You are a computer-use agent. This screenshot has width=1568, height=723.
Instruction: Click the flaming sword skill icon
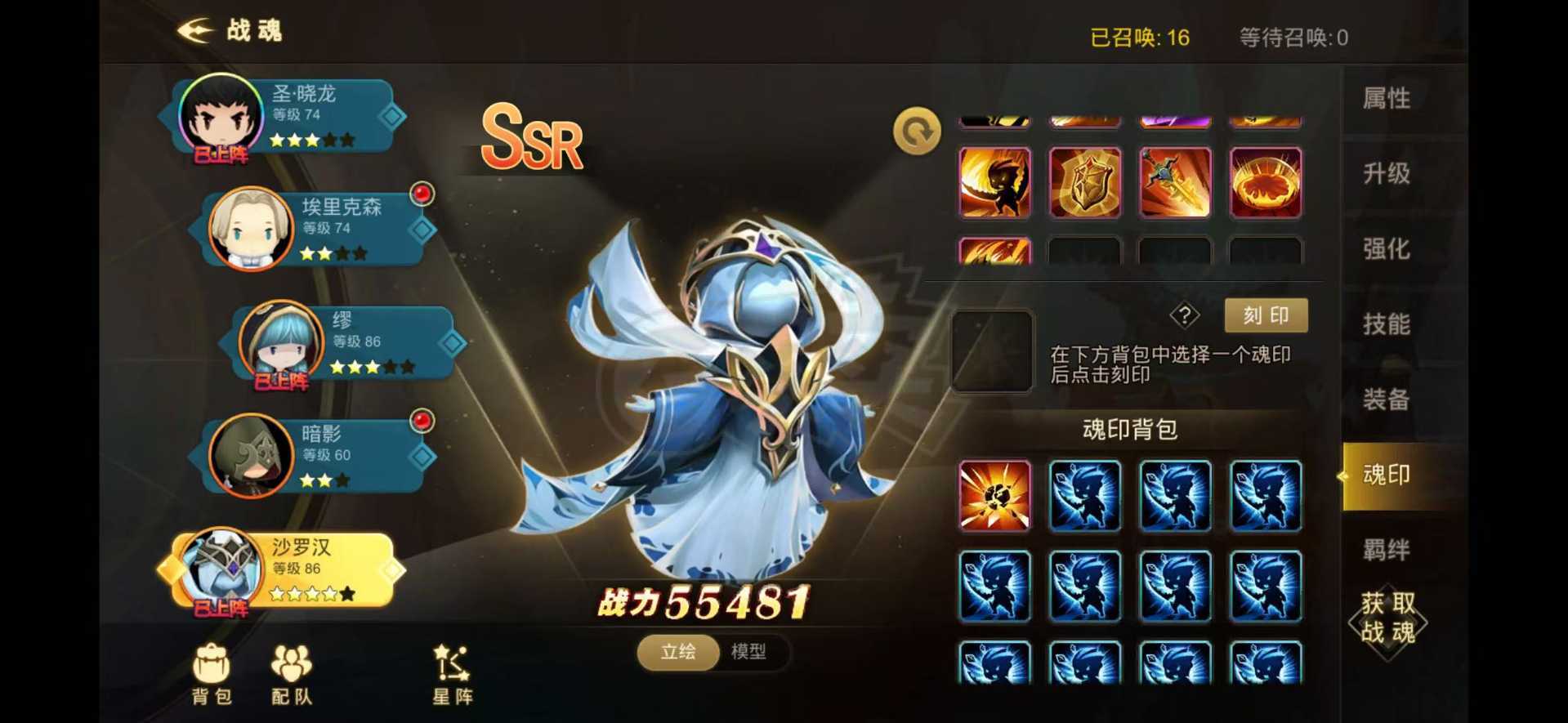(x=1176, y=181)
